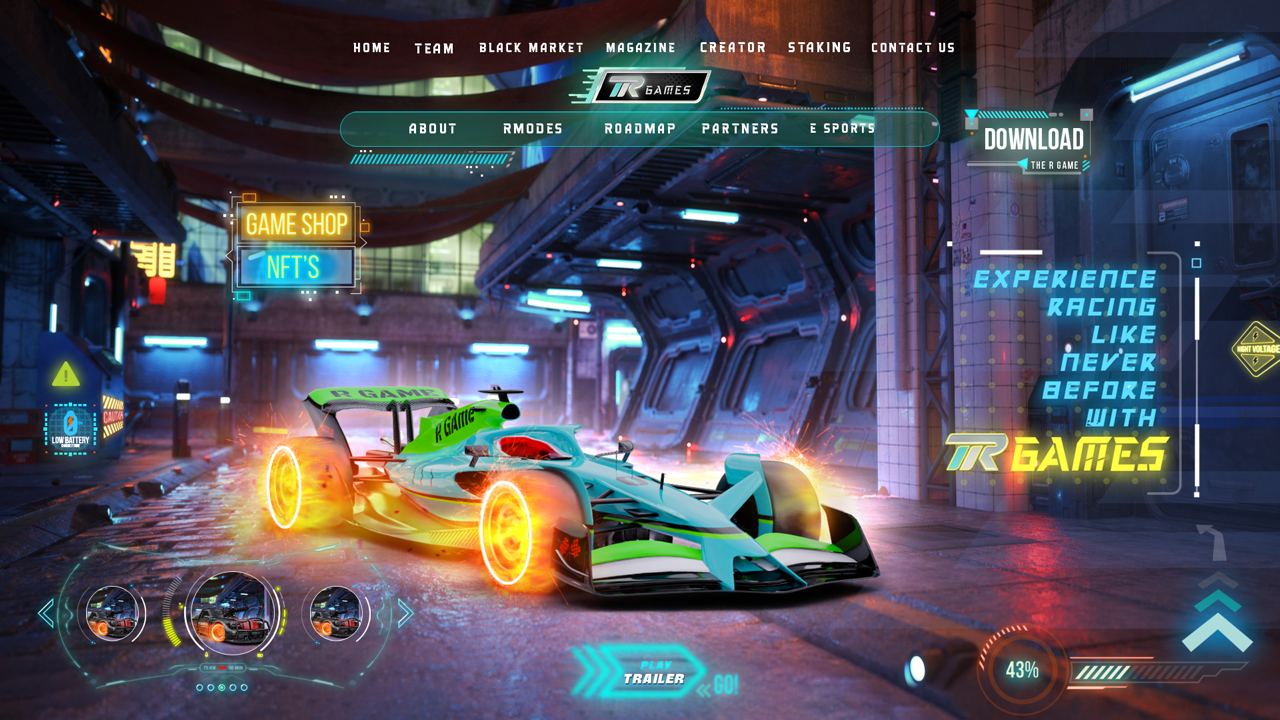Open the HOME page link
The width and height of the screenshot is (1280, 720).
click(x=372, y=47)
